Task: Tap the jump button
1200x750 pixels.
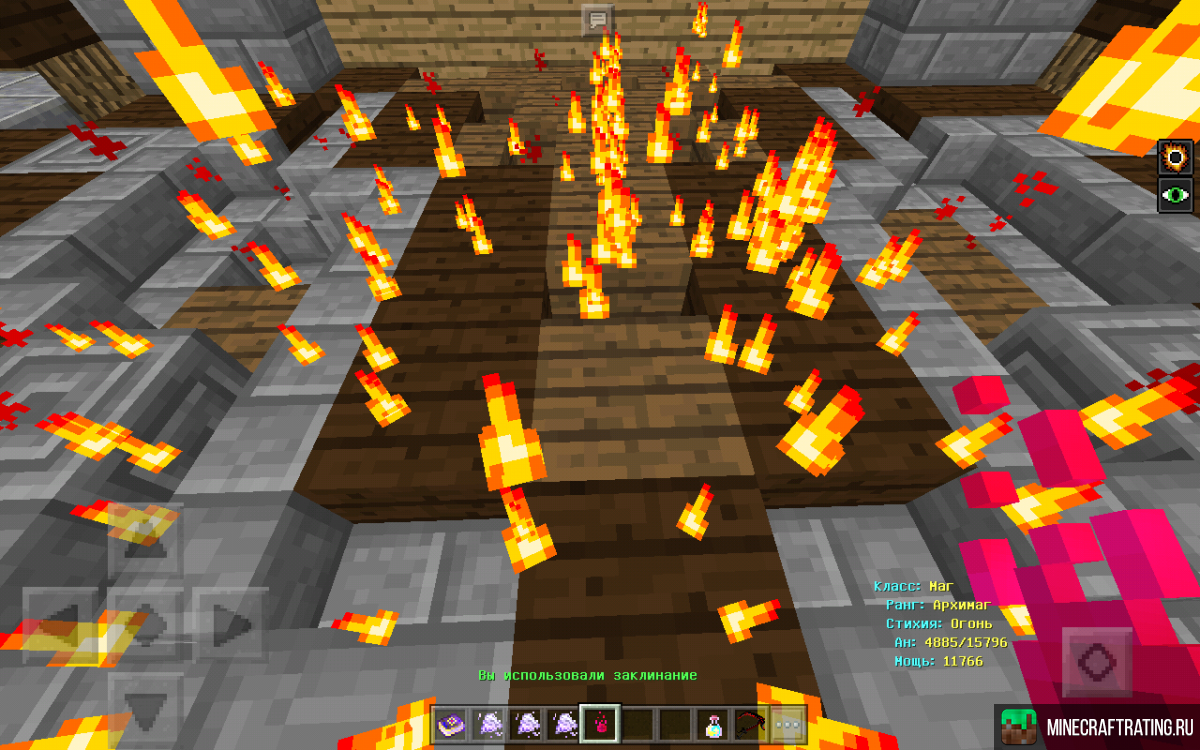Action: (1097, 663)
